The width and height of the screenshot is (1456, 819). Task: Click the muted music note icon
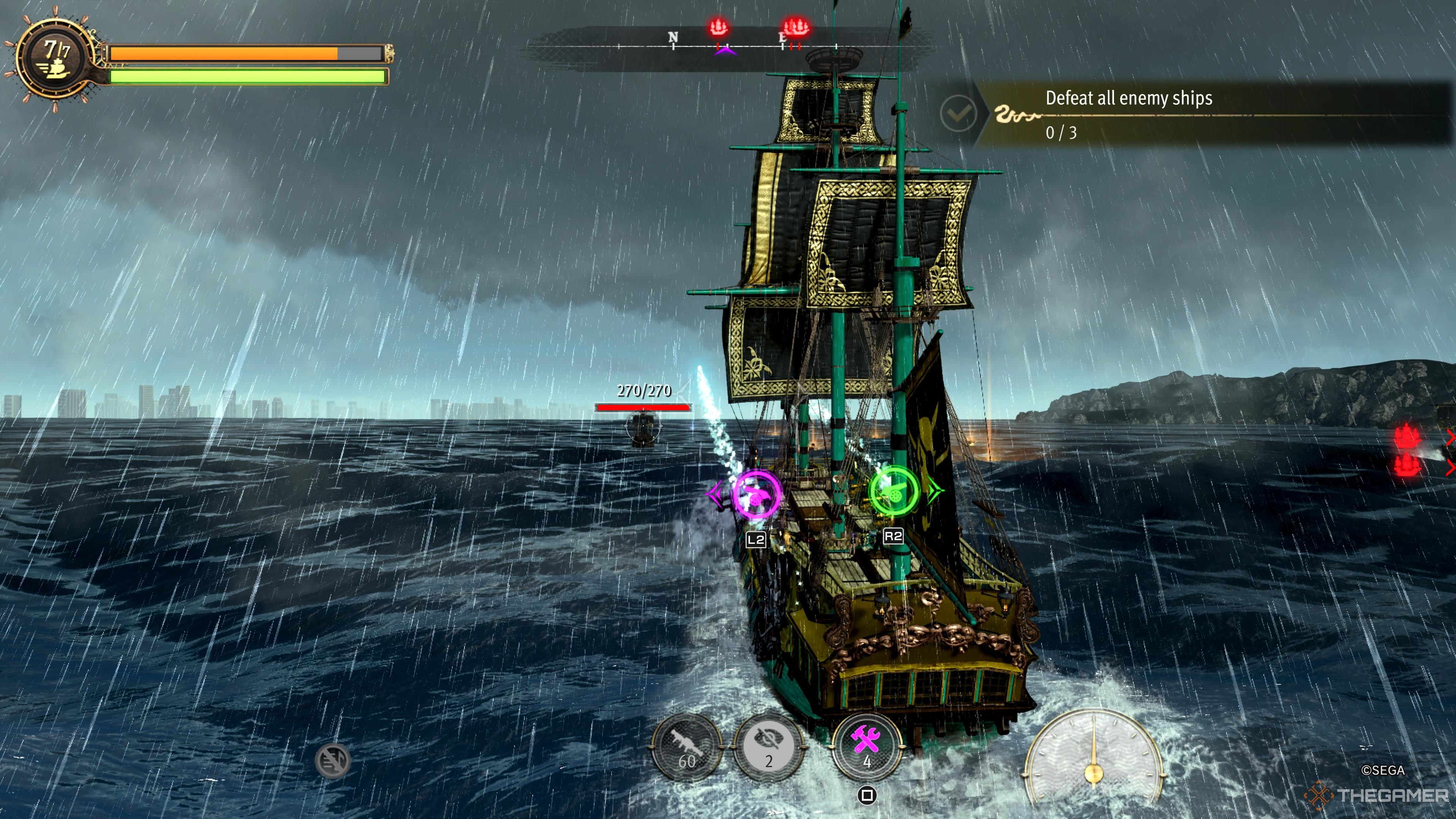(333, 760)
